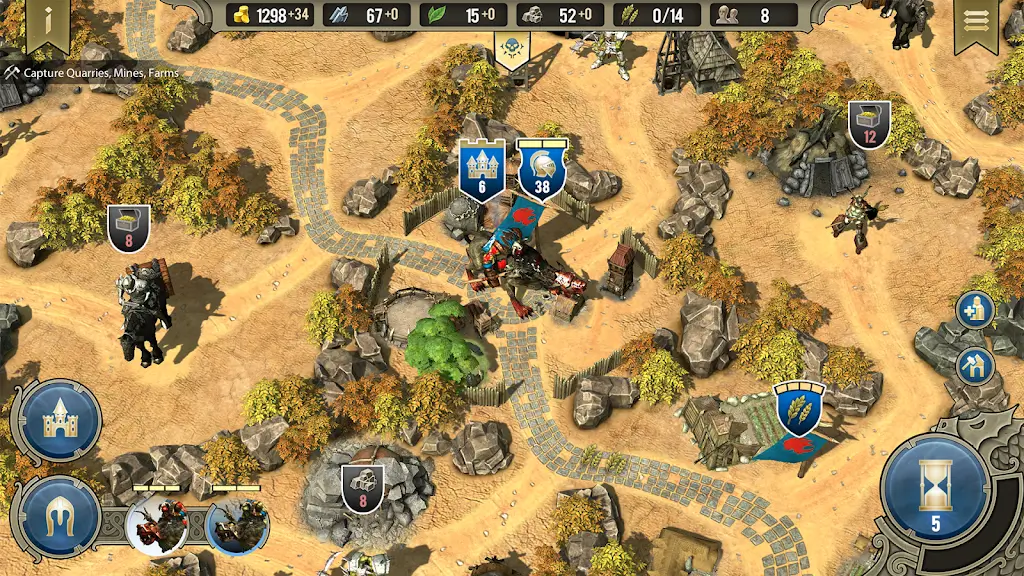Open the hamburger menu banner

pos(977,22)
